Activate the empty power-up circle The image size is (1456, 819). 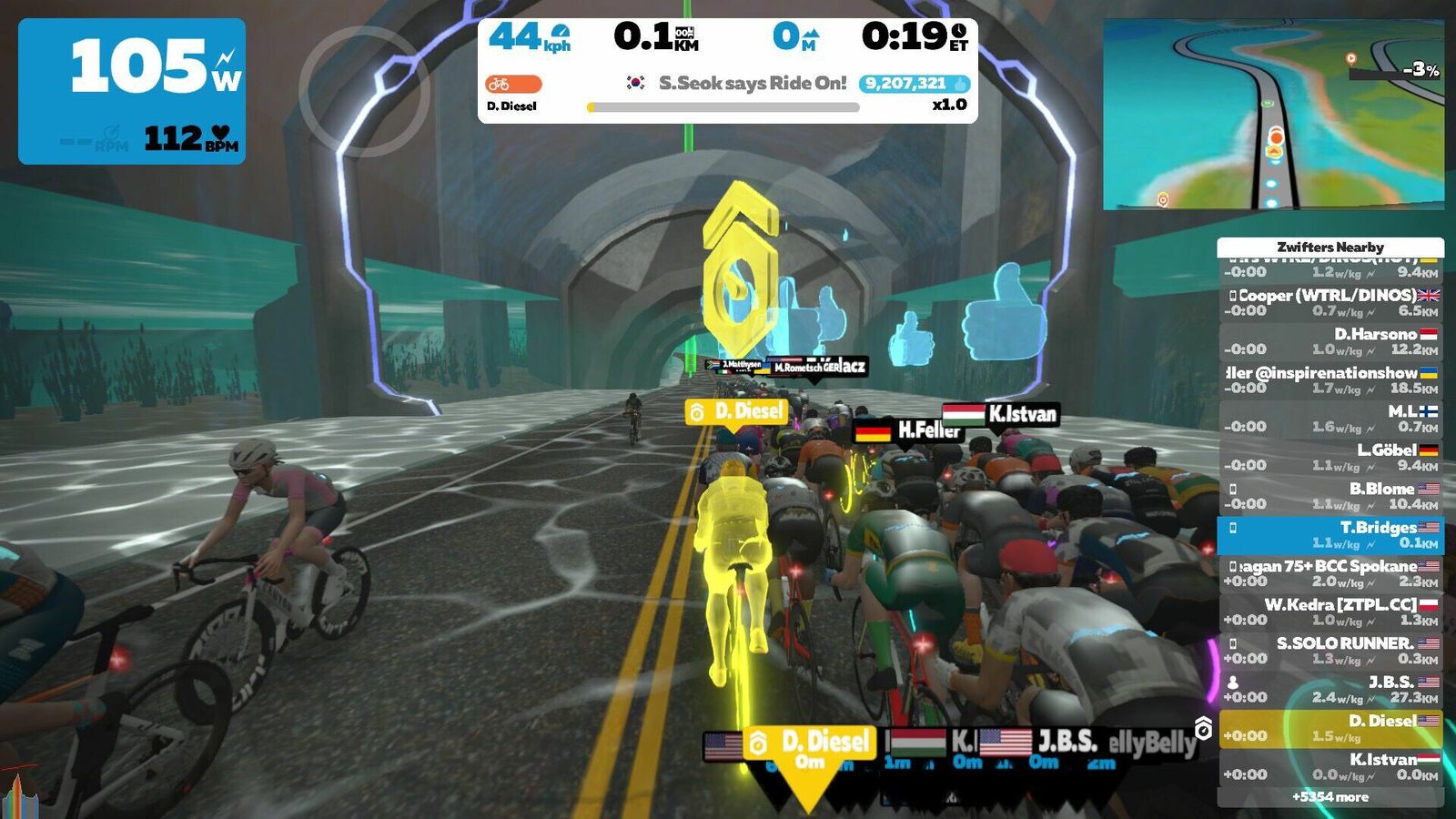[x=364, y=92]
